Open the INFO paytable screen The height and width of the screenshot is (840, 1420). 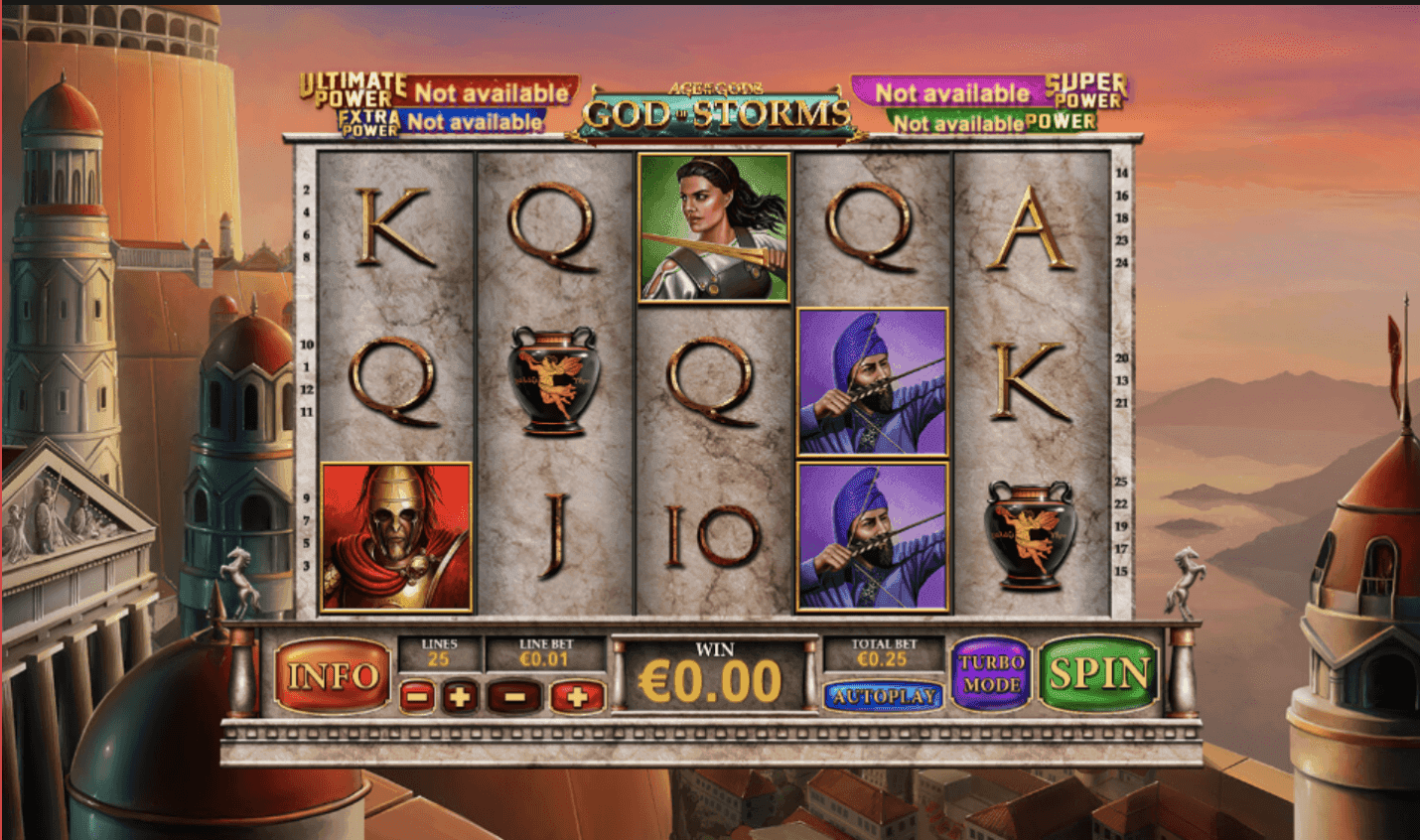(x=335, y=675)
